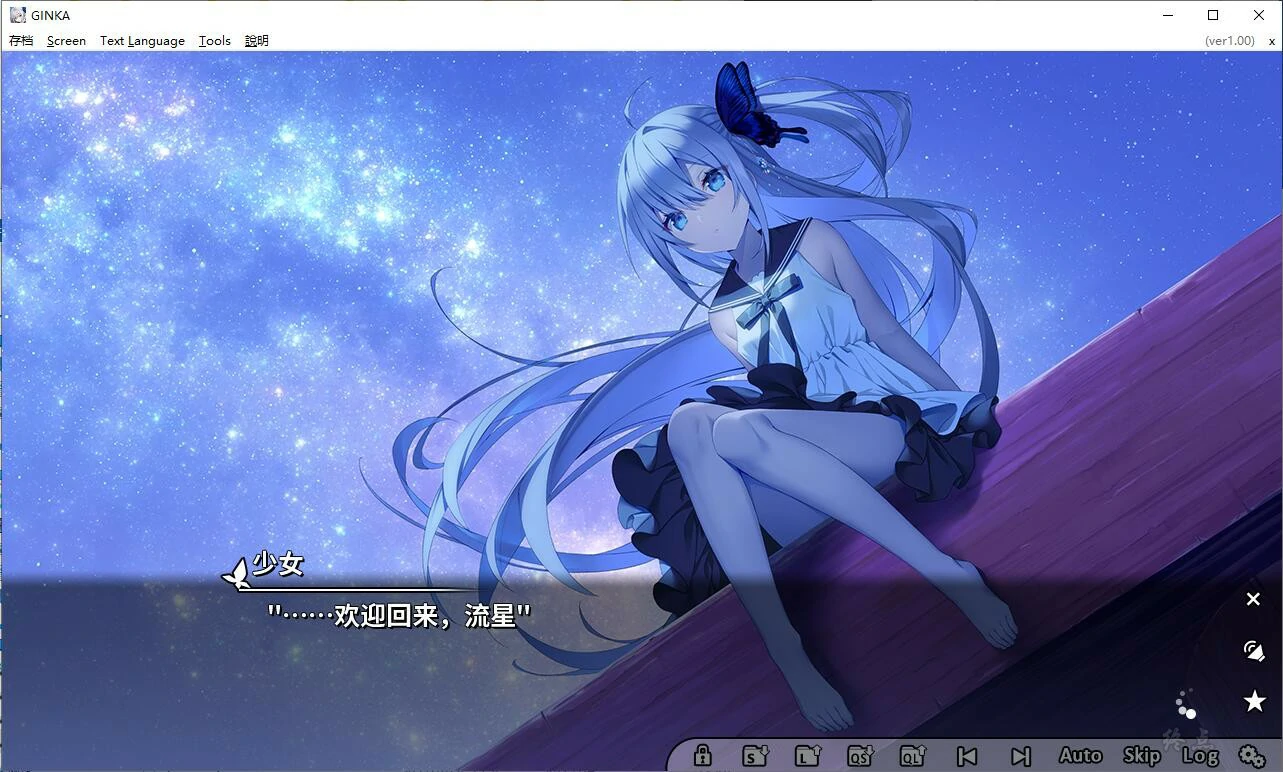Open the backlog with the Log button
Screen dimensions: 1283x772
(x=1199, y=756)
